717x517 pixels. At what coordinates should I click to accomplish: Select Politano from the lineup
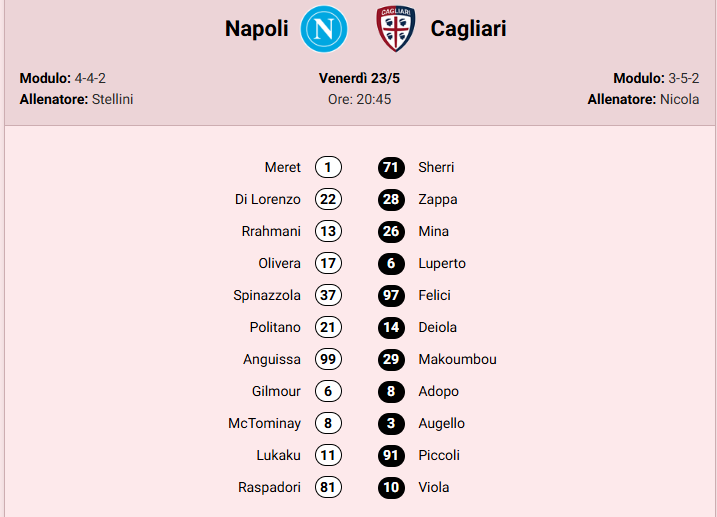(275, 327)
